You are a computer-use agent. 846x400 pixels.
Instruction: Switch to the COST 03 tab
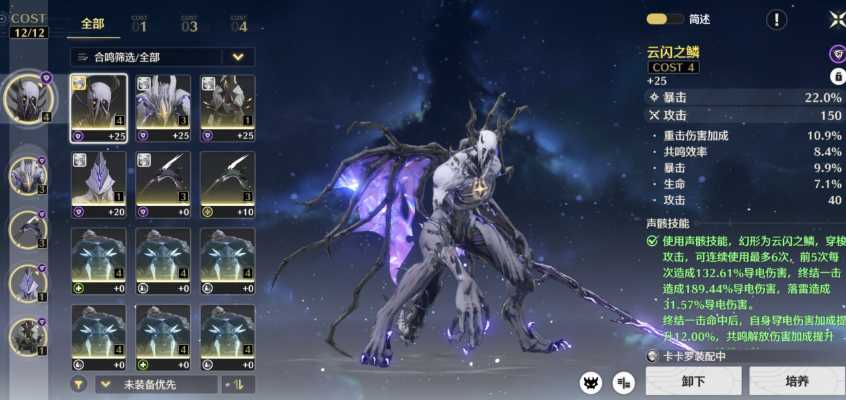pyautogui.click(x=189, y=23)
